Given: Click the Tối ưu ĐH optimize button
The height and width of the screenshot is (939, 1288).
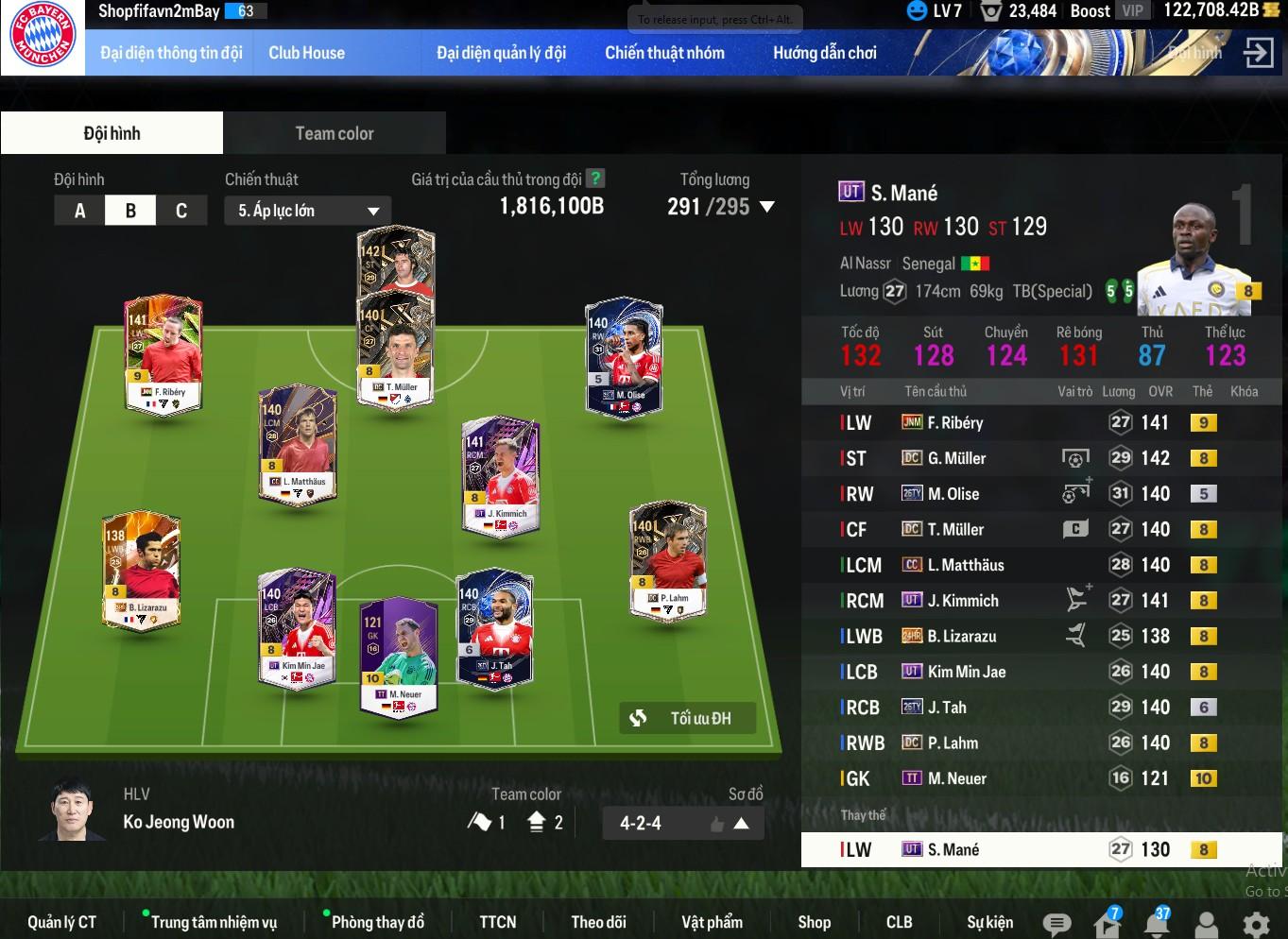Looking at the screenshot, I should click(x=689, y=719).
